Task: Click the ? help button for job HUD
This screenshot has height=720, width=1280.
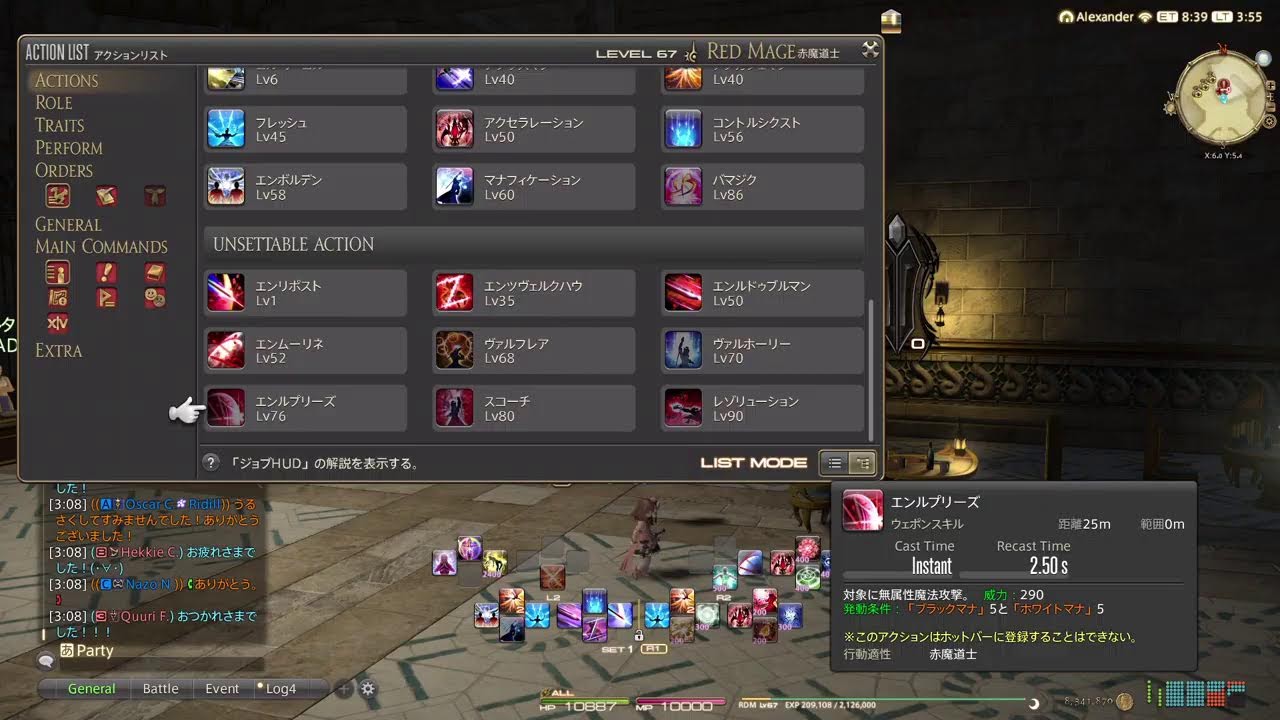Action: tap(211, 462)
